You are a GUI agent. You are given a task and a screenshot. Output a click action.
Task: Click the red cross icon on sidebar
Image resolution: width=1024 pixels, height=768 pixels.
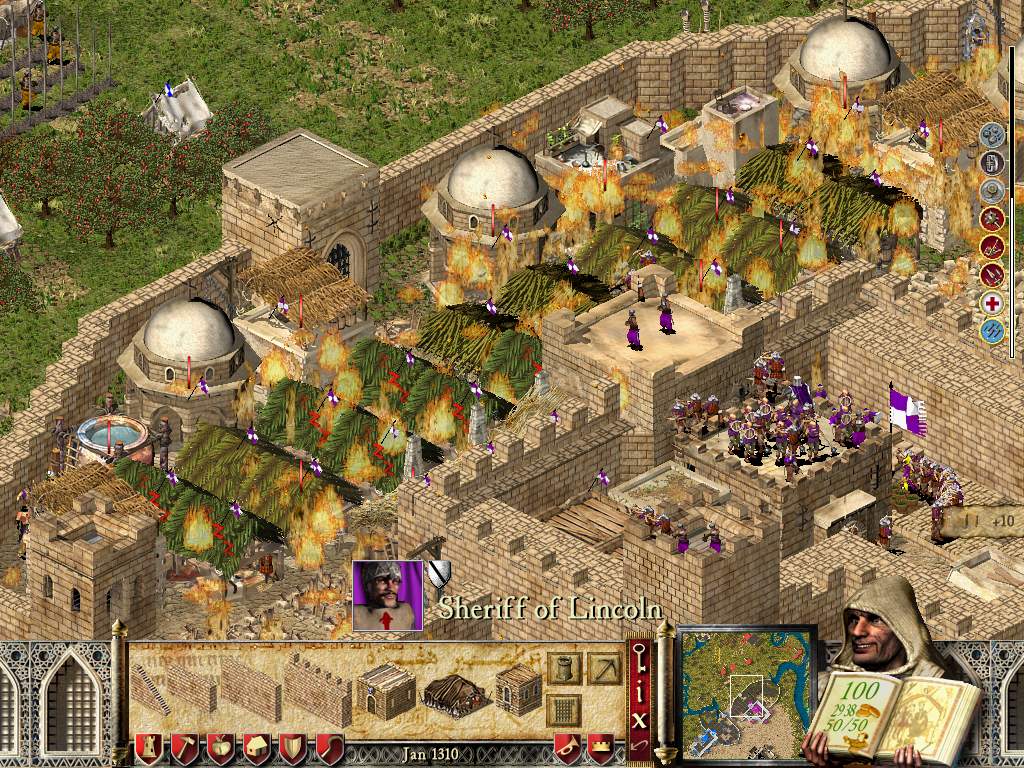click(992, 304)
